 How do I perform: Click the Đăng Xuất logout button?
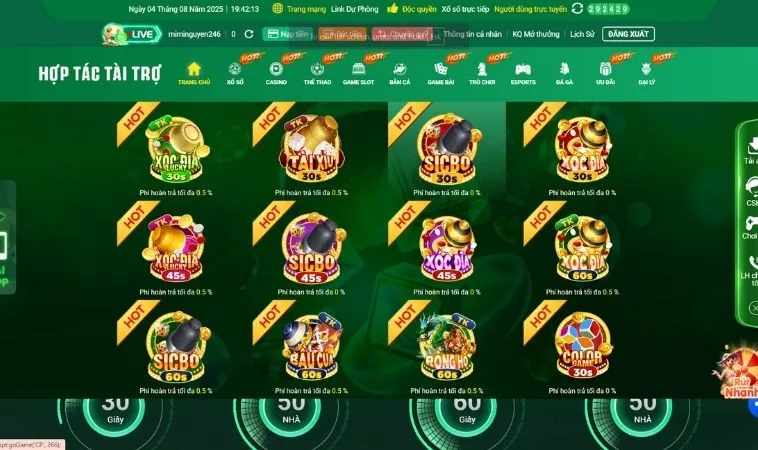[x=629, y=34]
